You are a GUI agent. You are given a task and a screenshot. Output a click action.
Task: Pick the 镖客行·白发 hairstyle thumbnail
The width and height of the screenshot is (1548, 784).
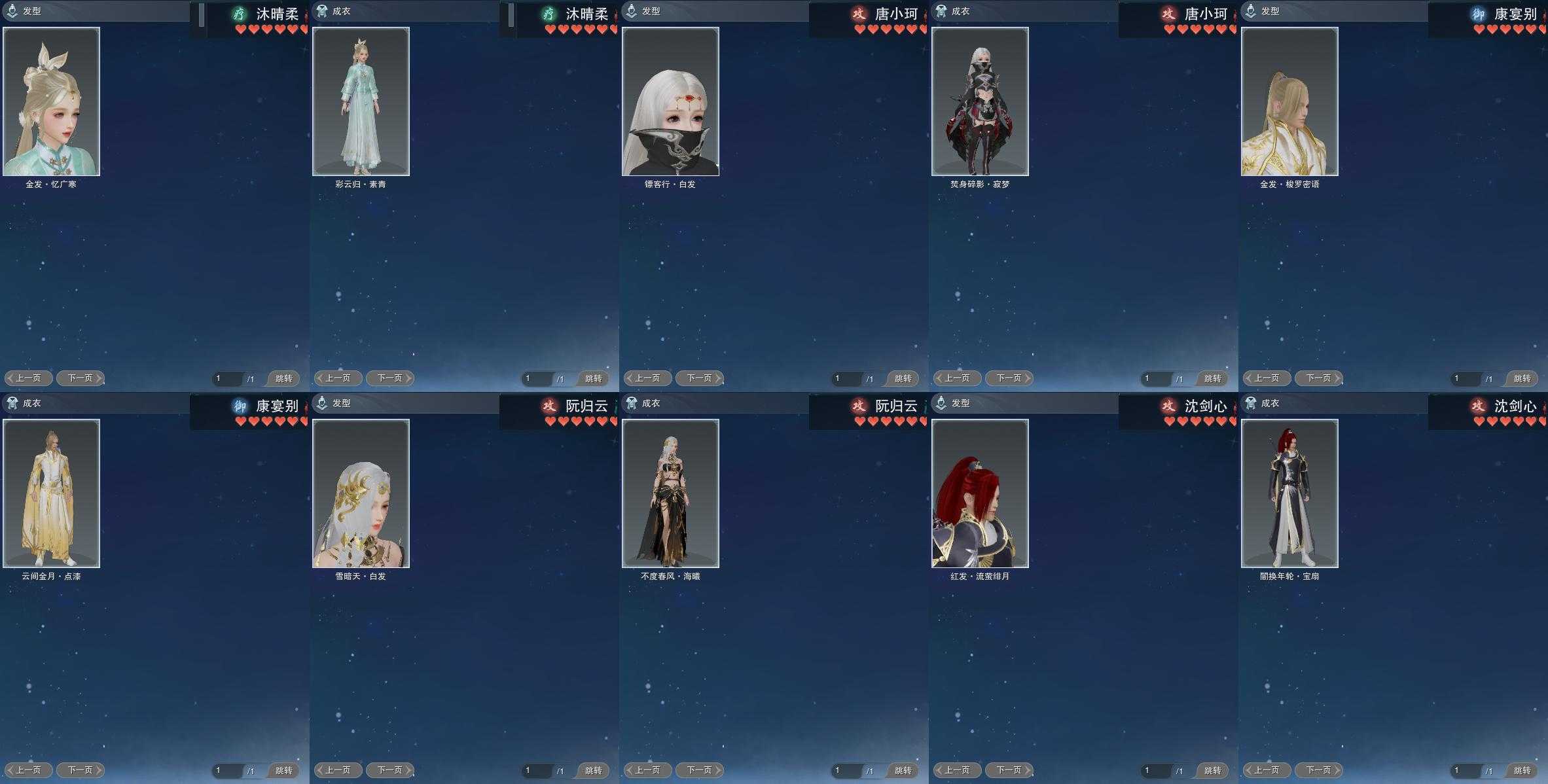(x=670, y=101)
